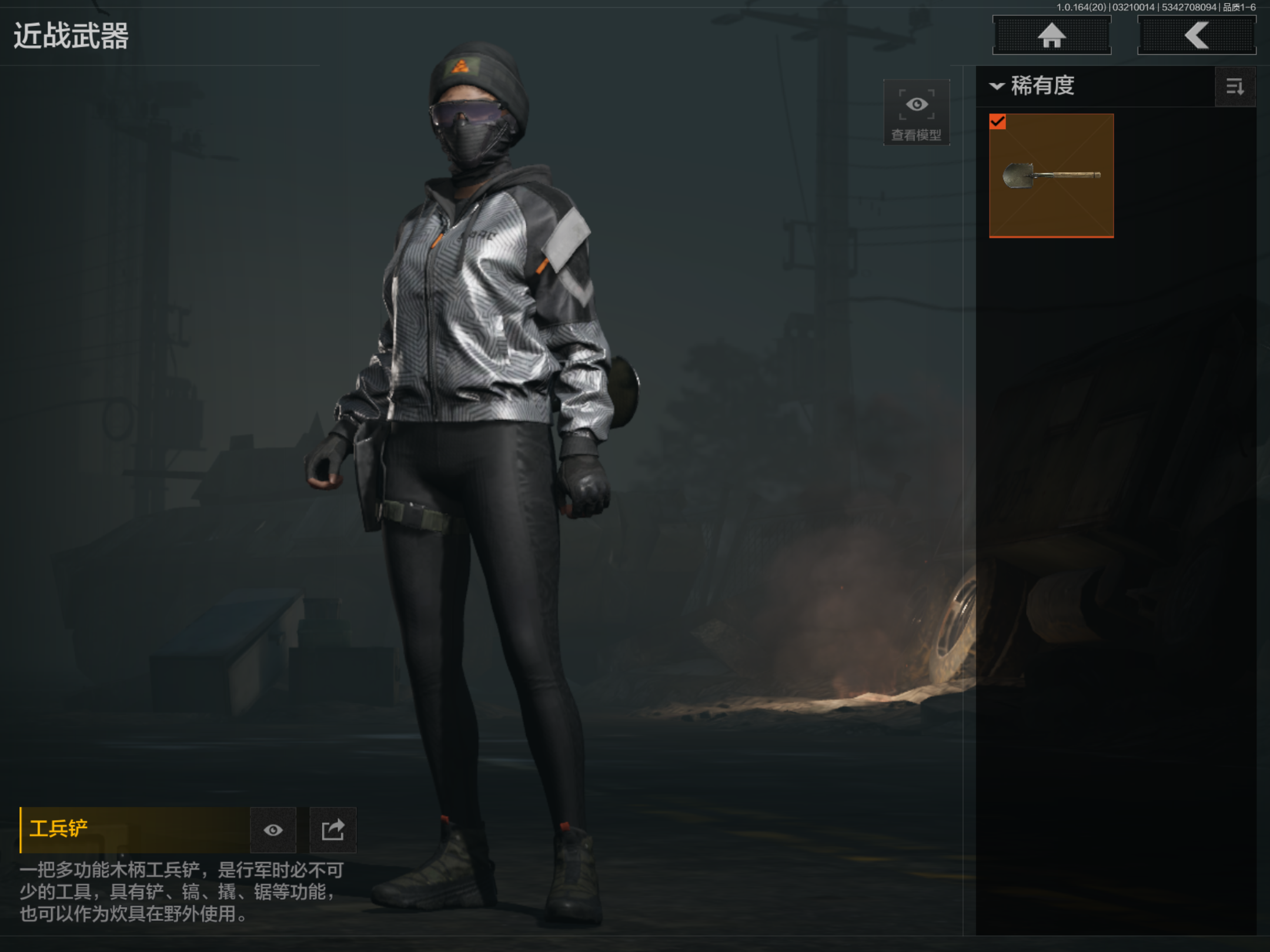The height and width of the screenshot is (952, 1270).
Task: Share the 工兵铲 weapon
Action: [x=333, y=830]
